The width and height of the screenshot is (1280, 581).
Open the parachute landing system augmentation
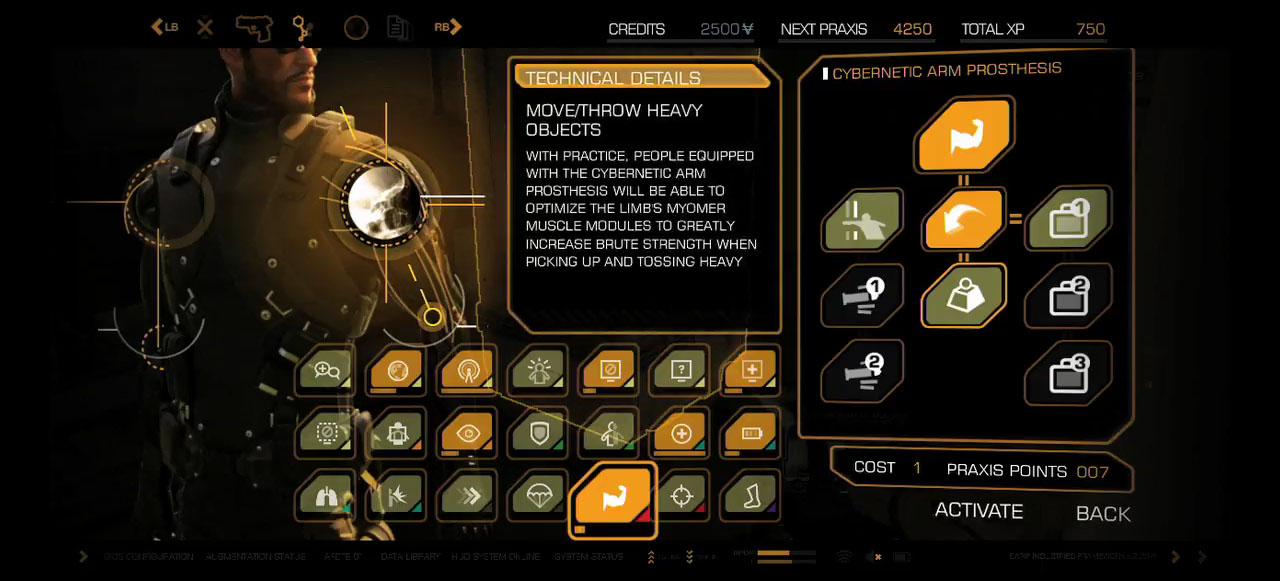(x=538, y=495)
